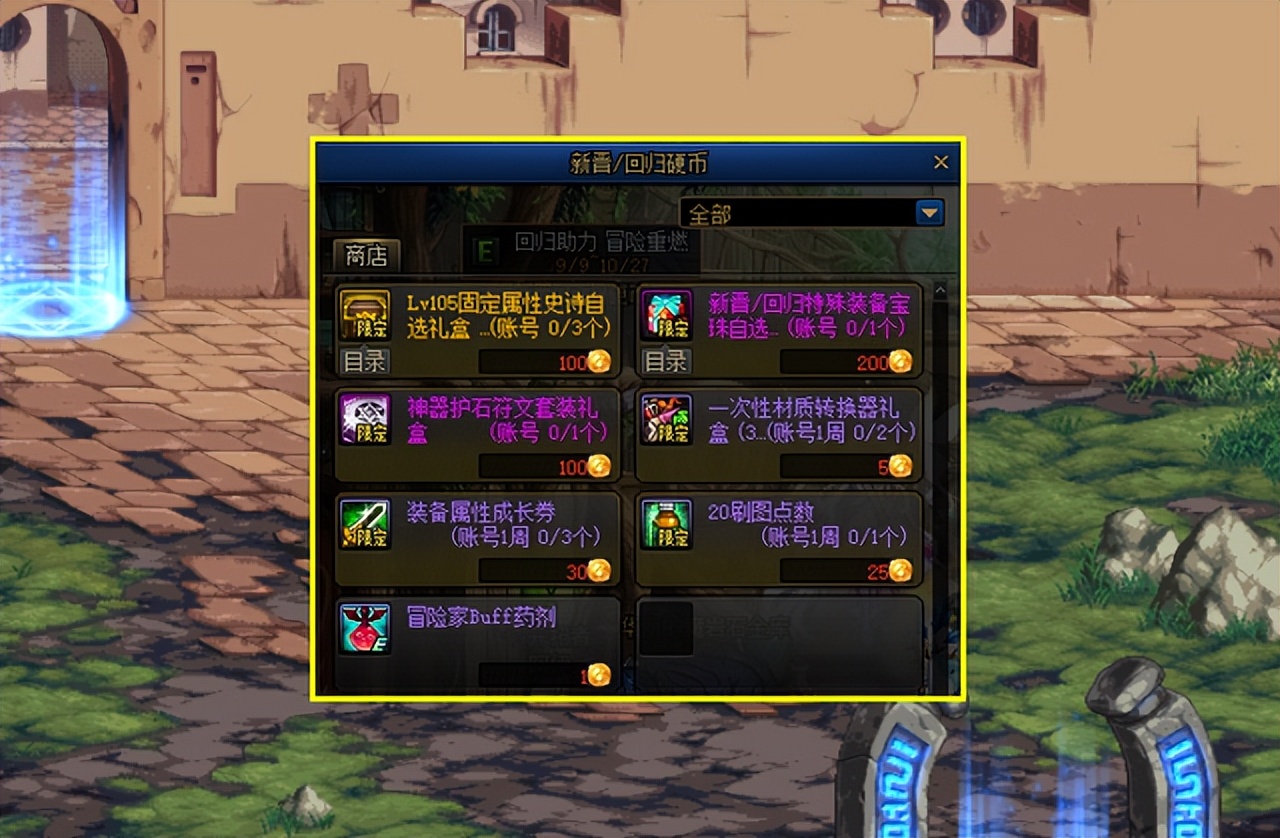Close the 新晋/回归硬币 window

(940, 161)
